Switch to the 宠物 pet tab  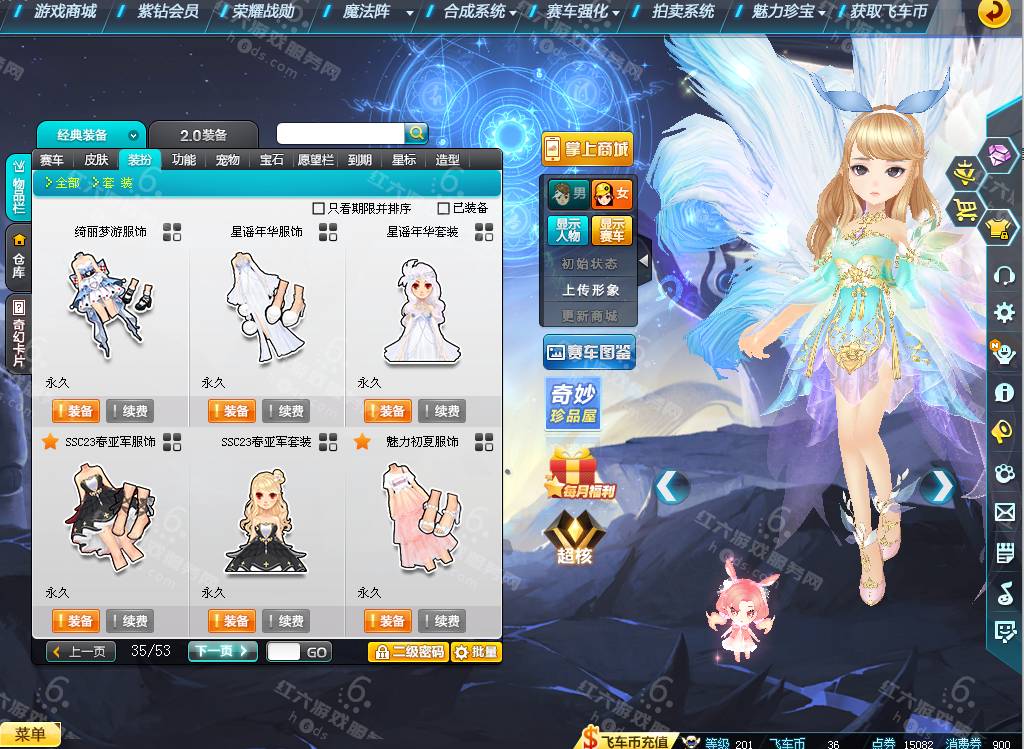[227, 160]
